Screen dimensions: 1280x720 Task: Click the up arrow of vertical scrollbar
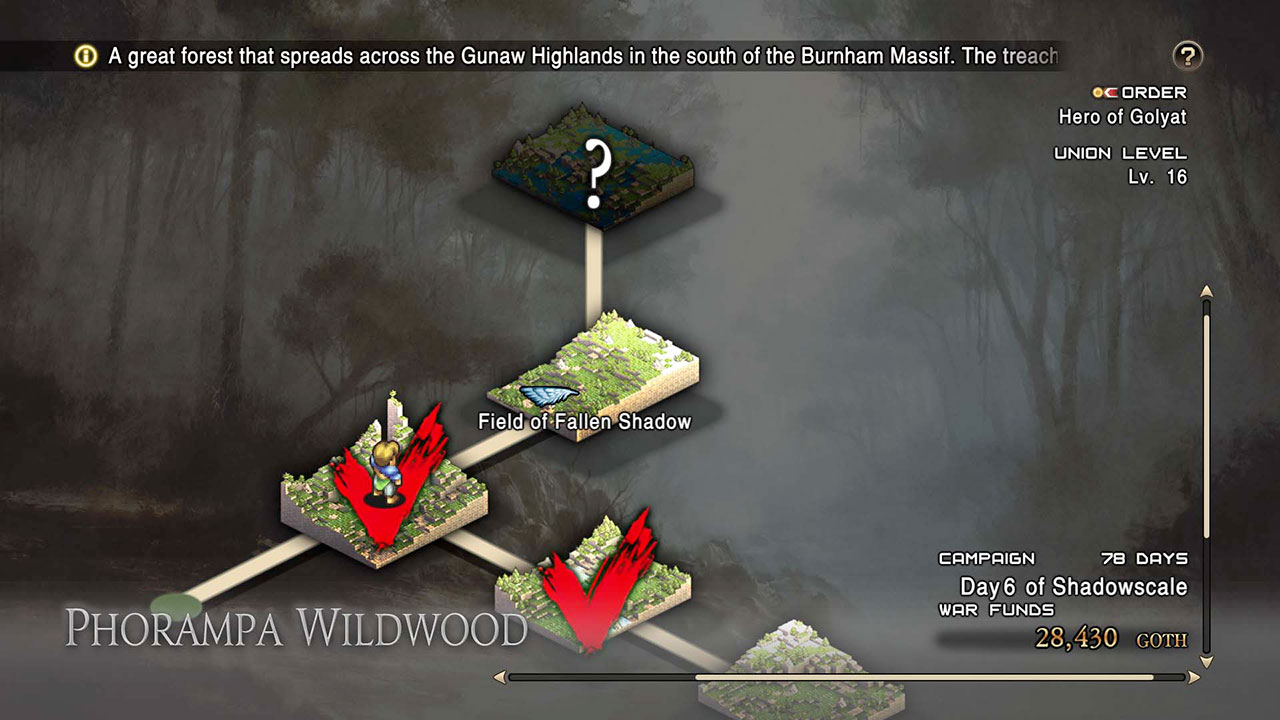pos(1207,292)
